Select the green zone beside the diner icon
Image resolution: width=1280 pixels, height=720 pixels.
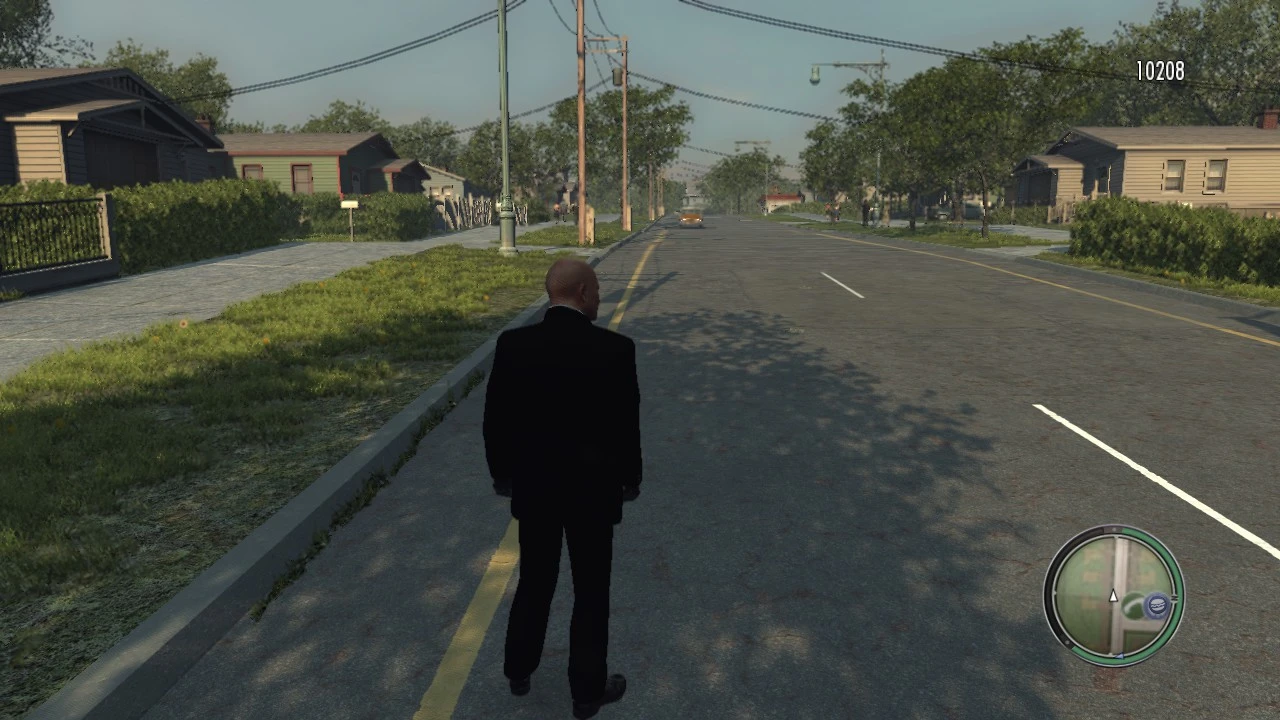pyautogui.click(x=1134, y=607)
